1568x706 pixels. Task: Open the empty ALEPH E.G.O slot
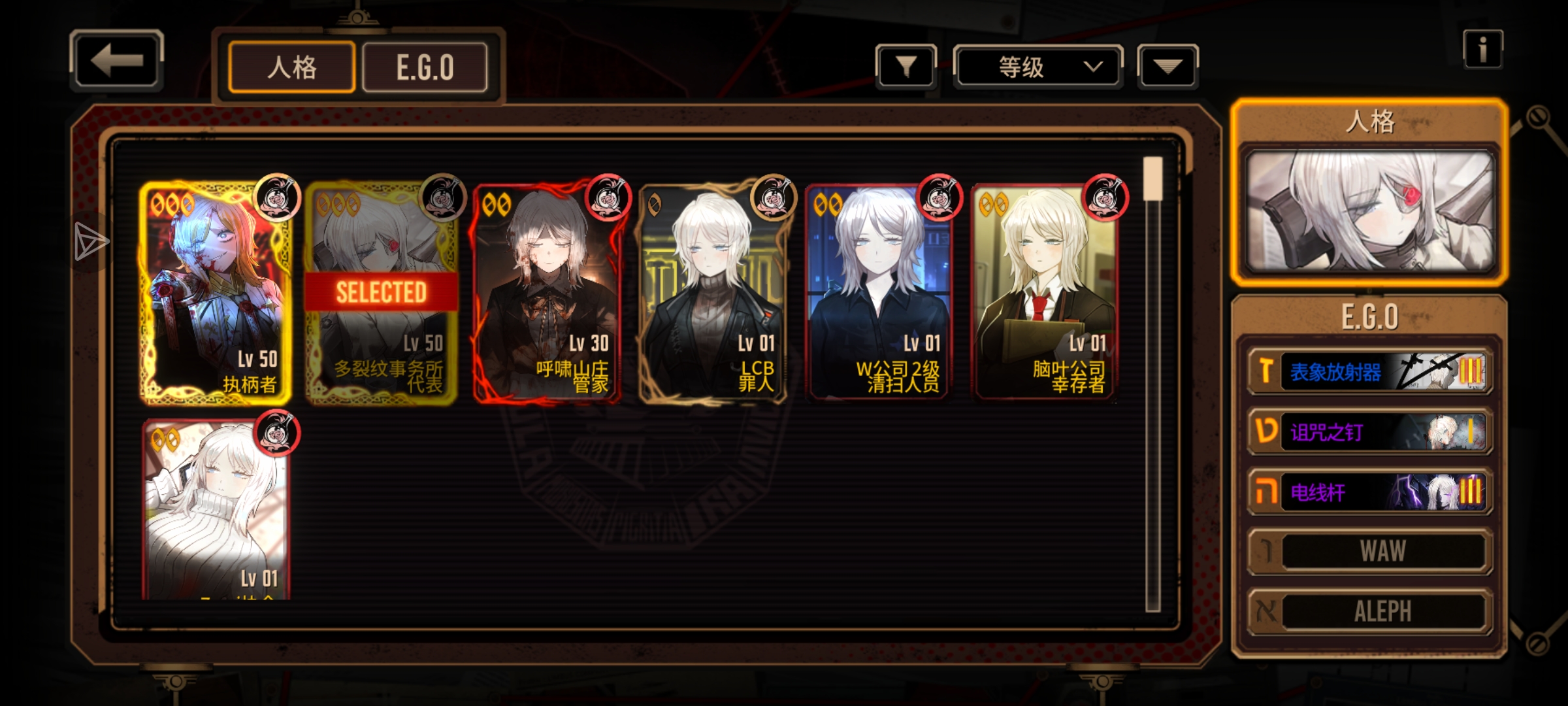1369,611
